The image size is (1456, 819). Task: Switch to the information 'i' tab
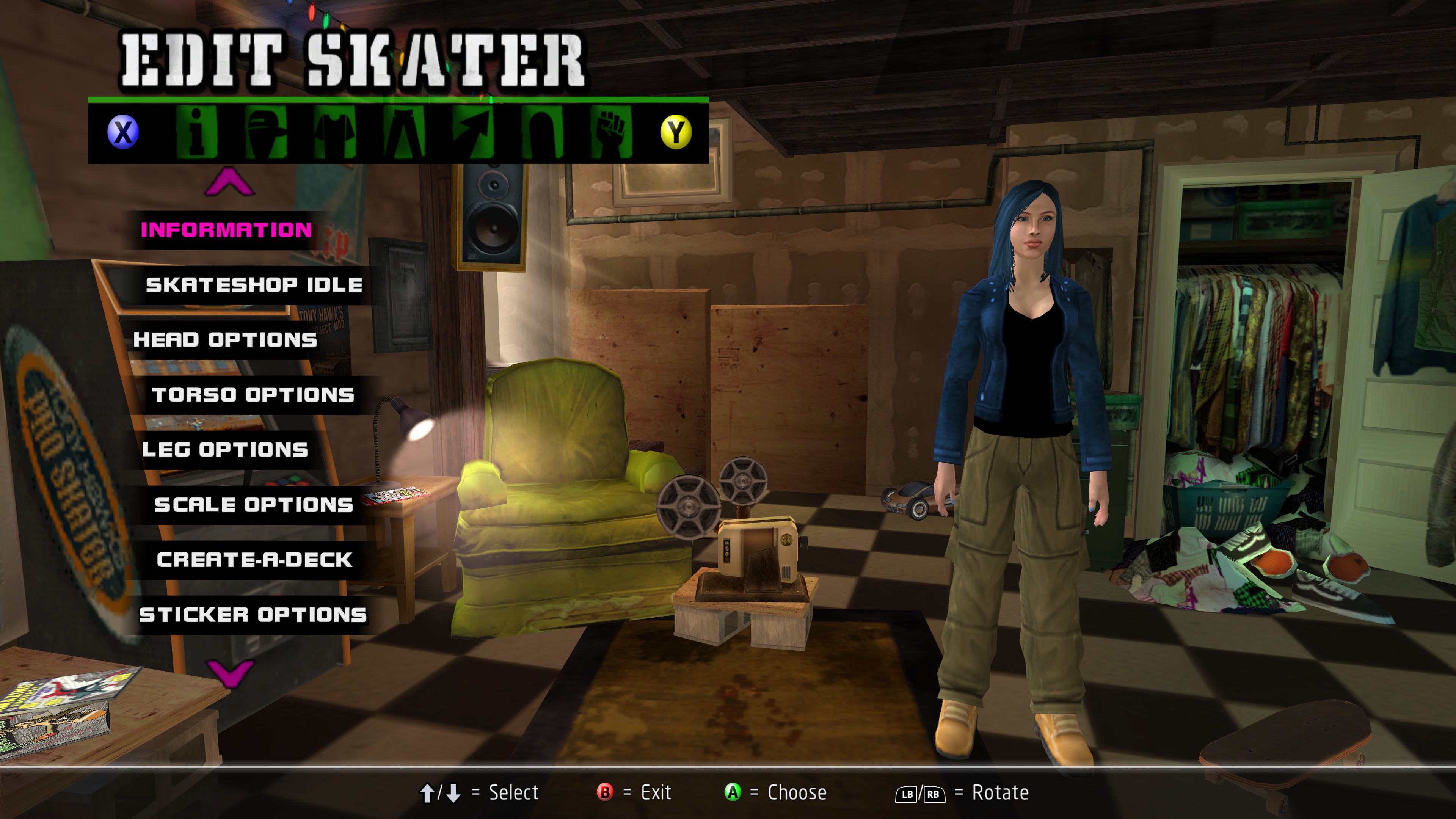click(196, 132)
